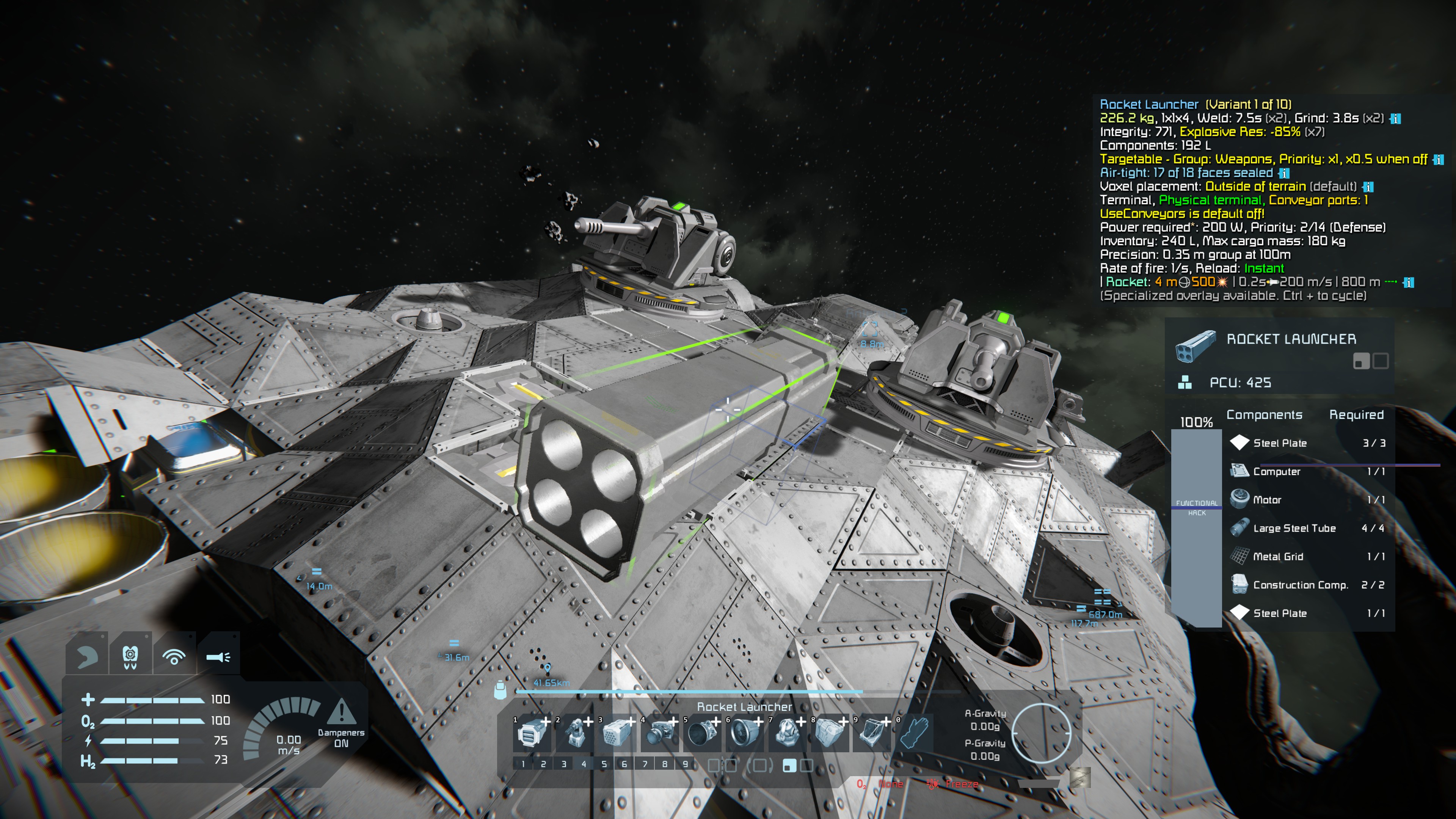Select the dome-shaped block in slot 7
The width and height of the screenshot is (1456, 819).
pos(788,734)
